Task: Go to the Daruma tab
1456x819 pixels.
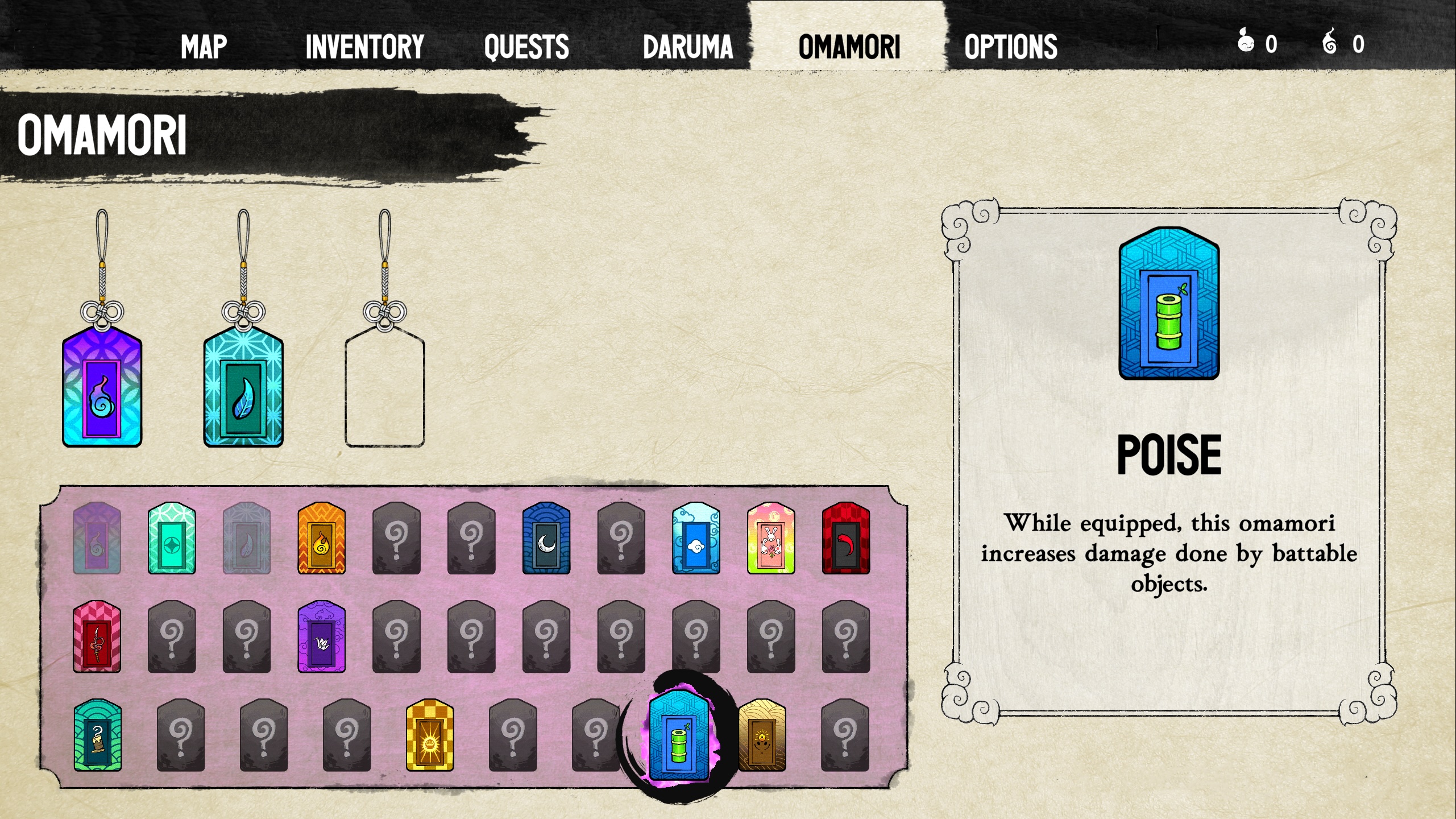Action: click(x=687, y=46)
